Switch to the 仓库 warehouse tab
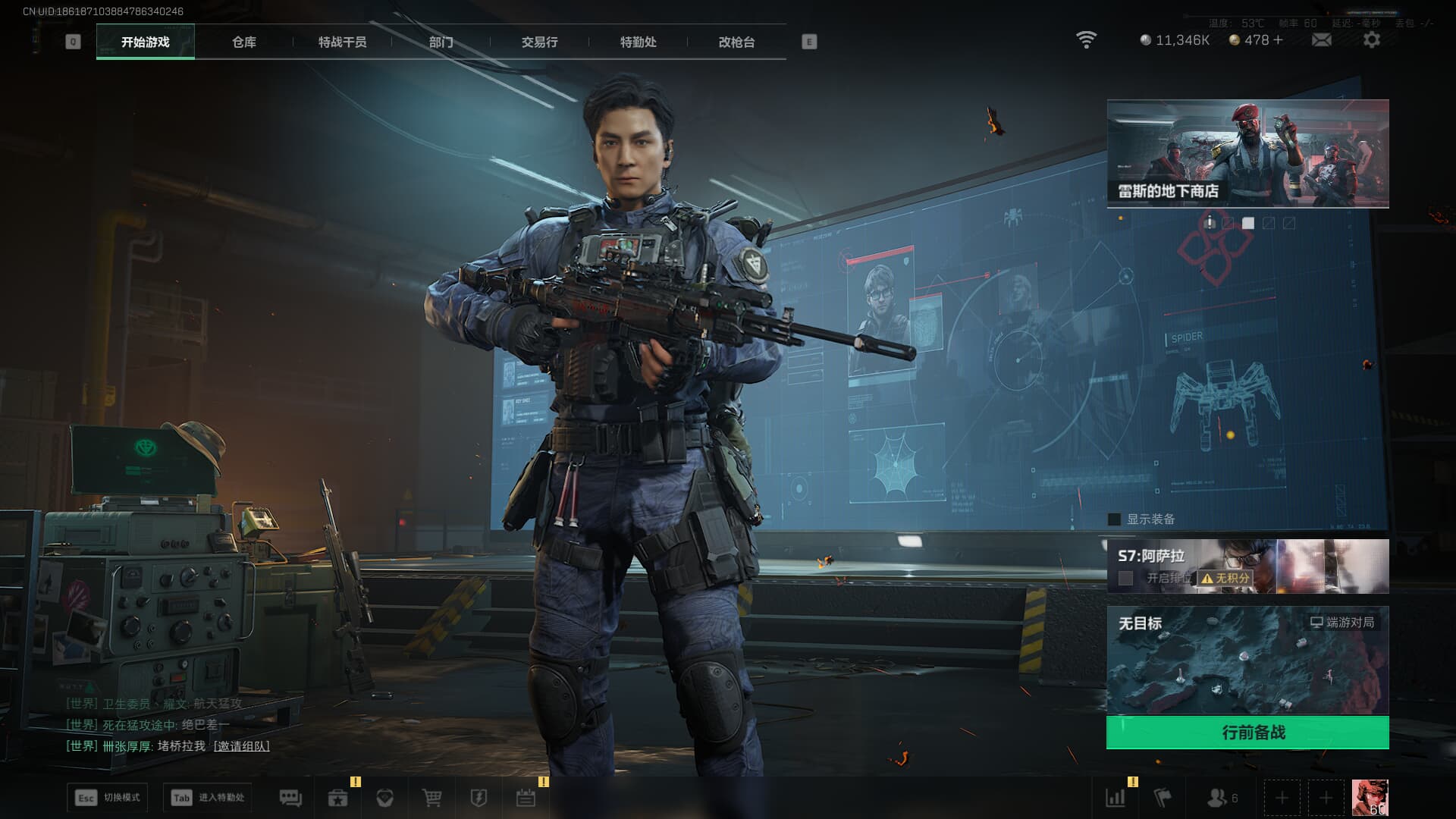This screenshot has width=1456, height=819. click(243, 42)
